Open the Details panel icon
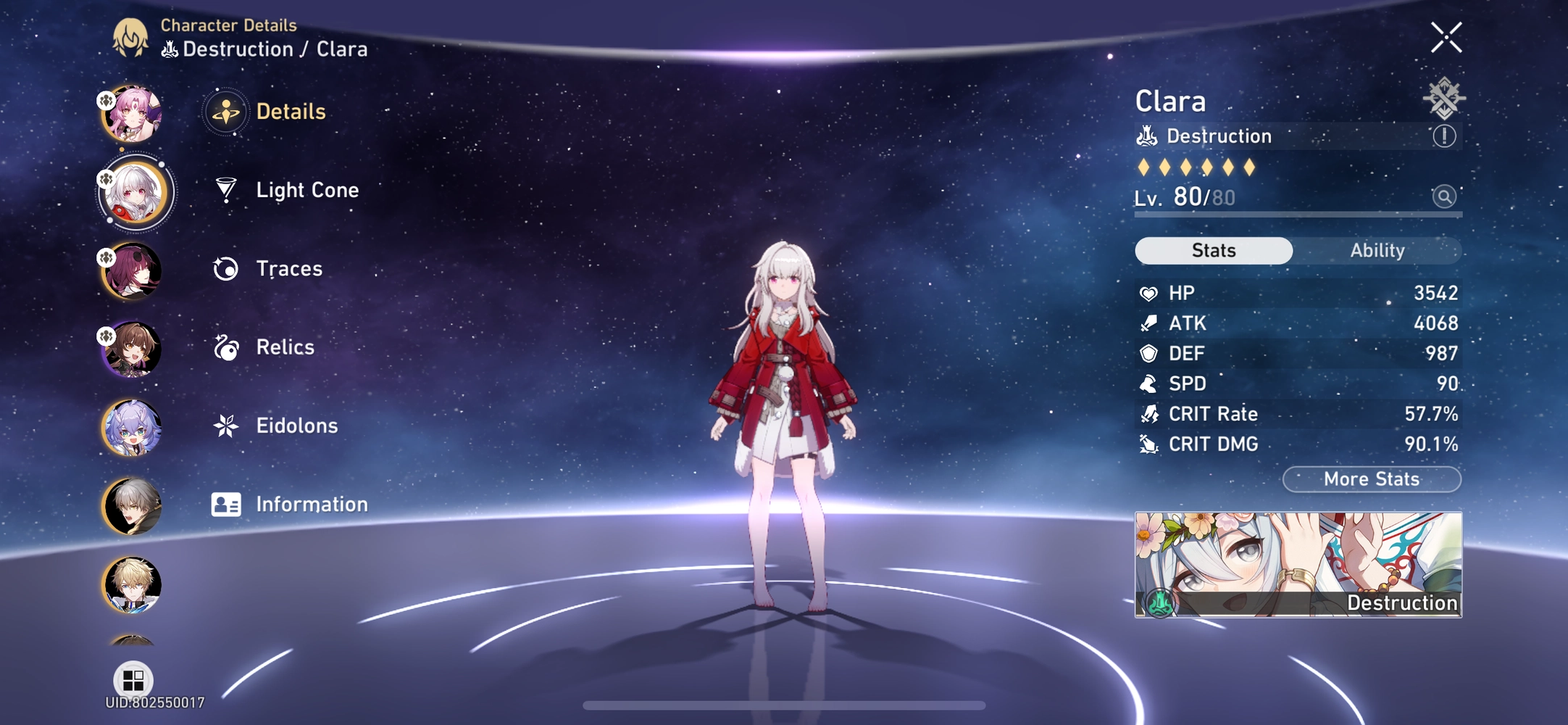Viewport: 1568px width, 725px height. click(225, 112)
